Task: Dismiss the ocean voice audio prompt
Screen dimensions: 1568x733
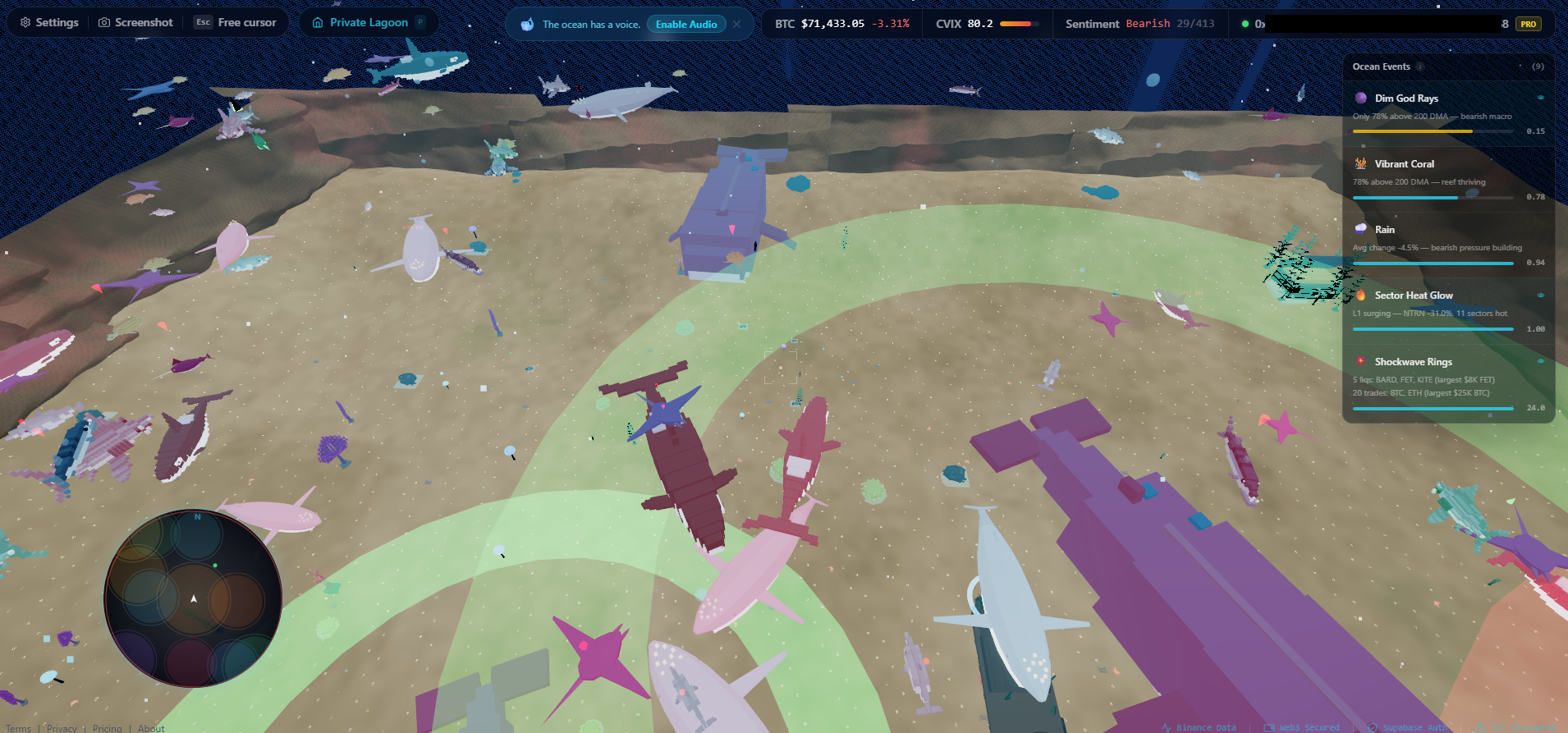Action: (737, 25)
